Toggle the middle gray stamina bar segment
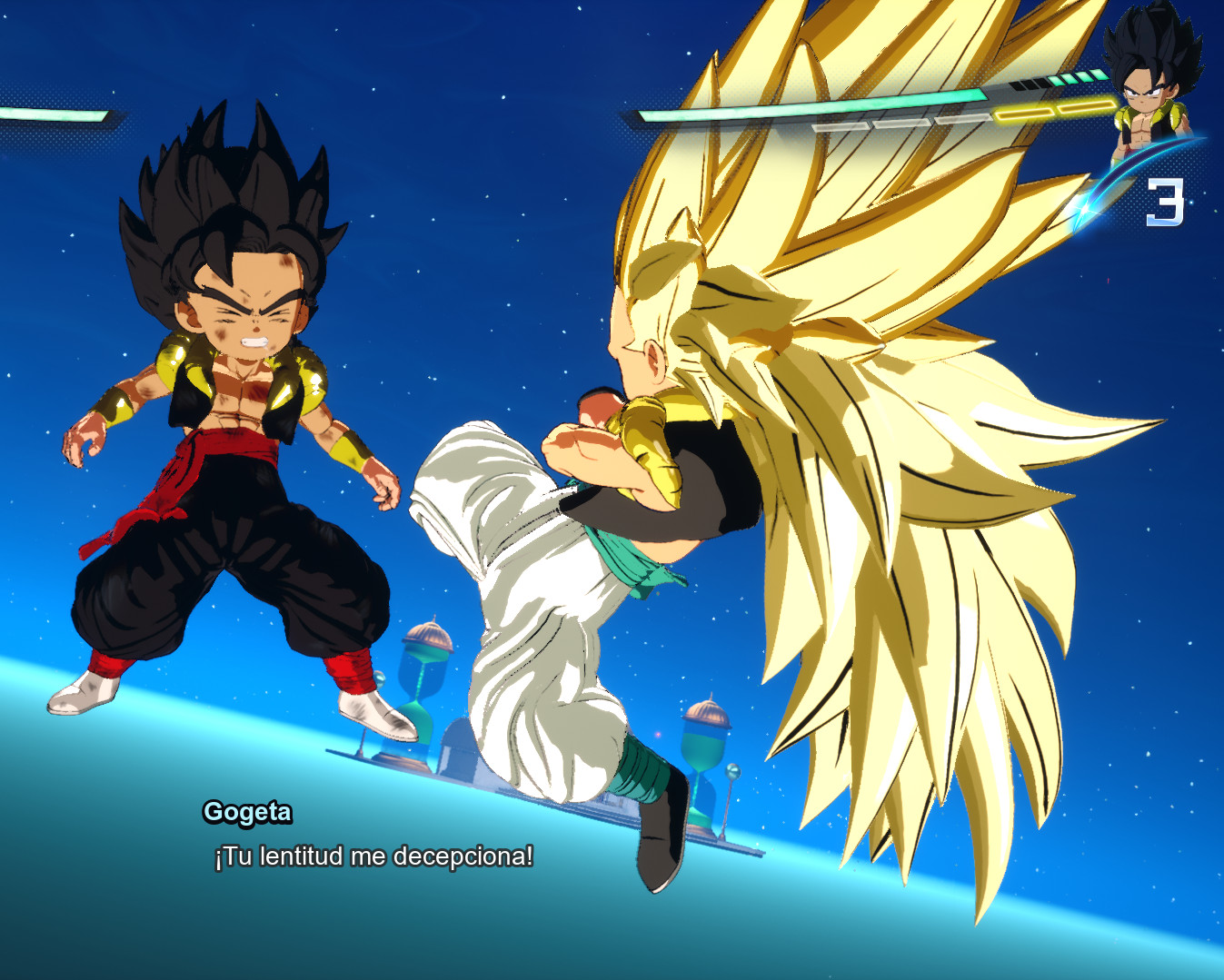Viewport: 1224px width, 980px height. 901,124
